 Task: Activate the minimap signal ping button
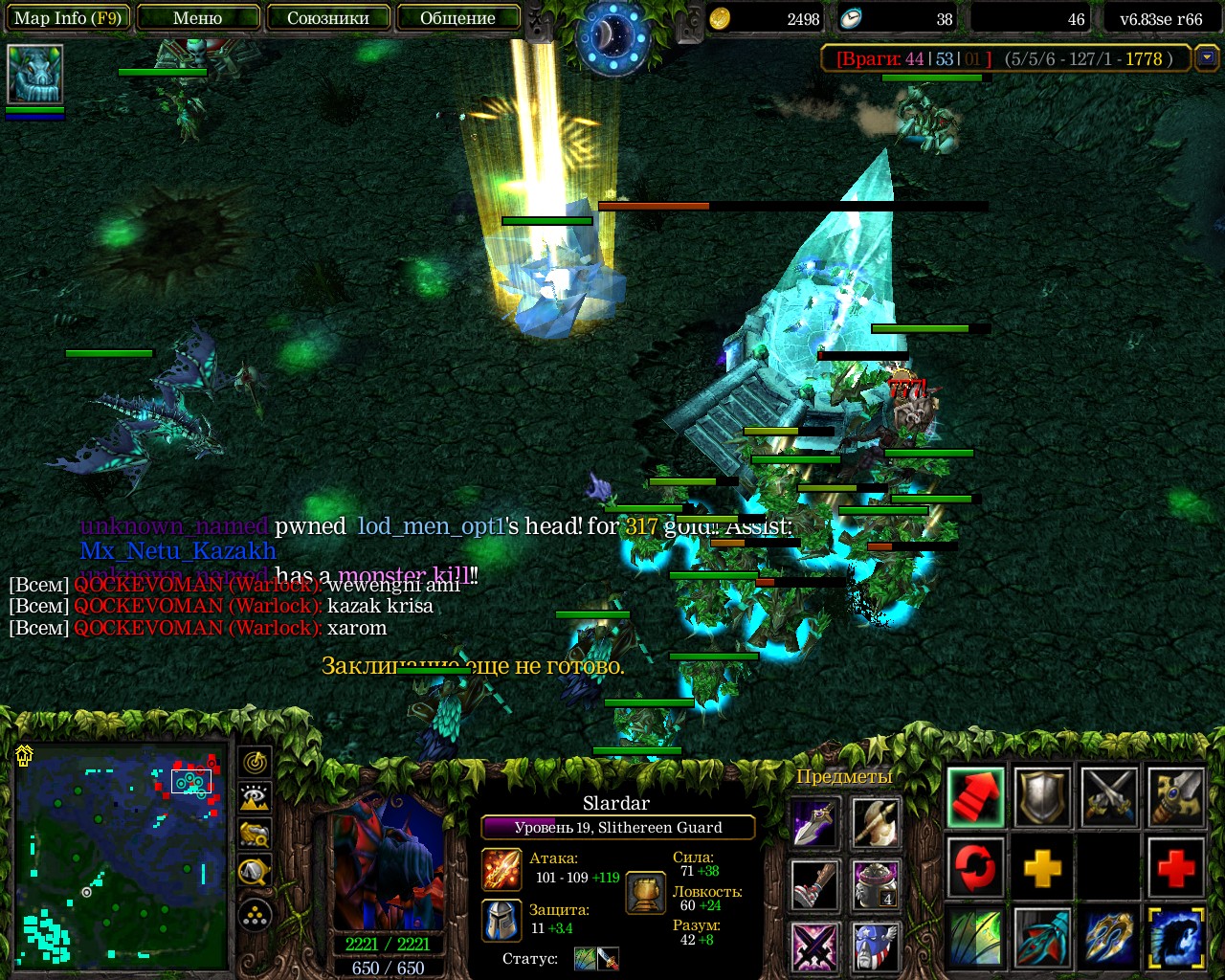tap(256, 762)
